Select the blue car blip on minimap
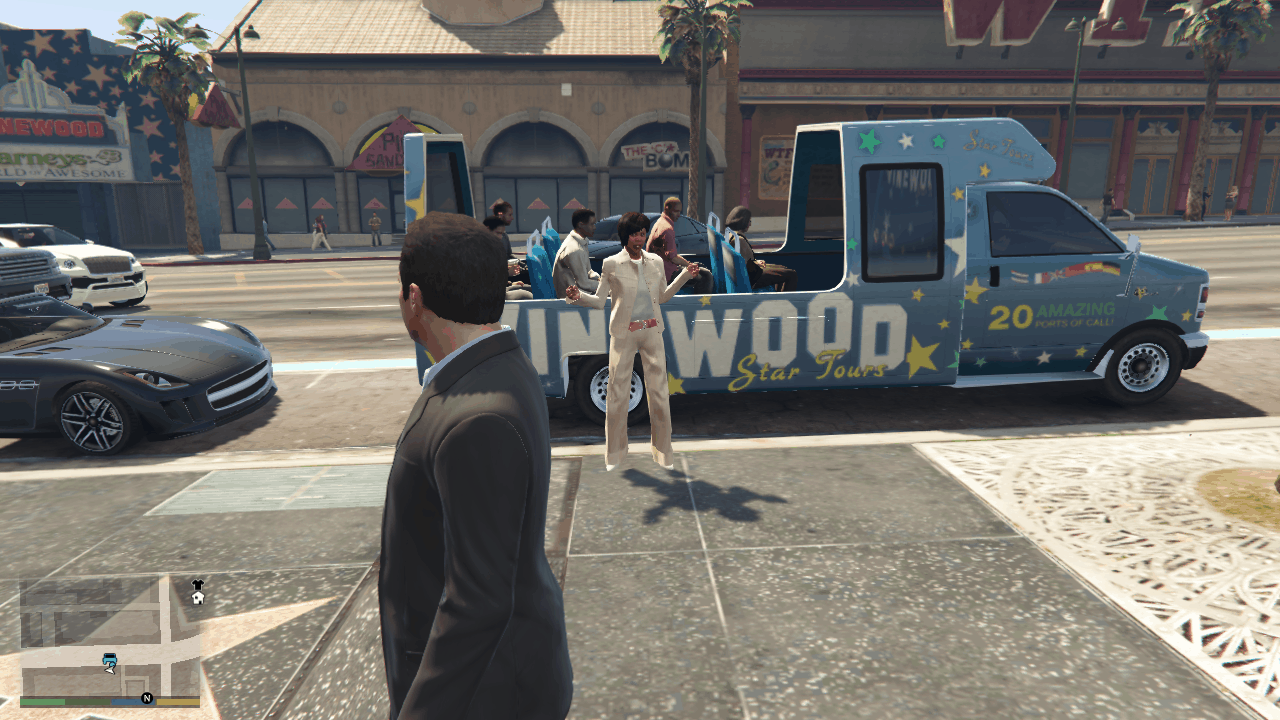 110,659
